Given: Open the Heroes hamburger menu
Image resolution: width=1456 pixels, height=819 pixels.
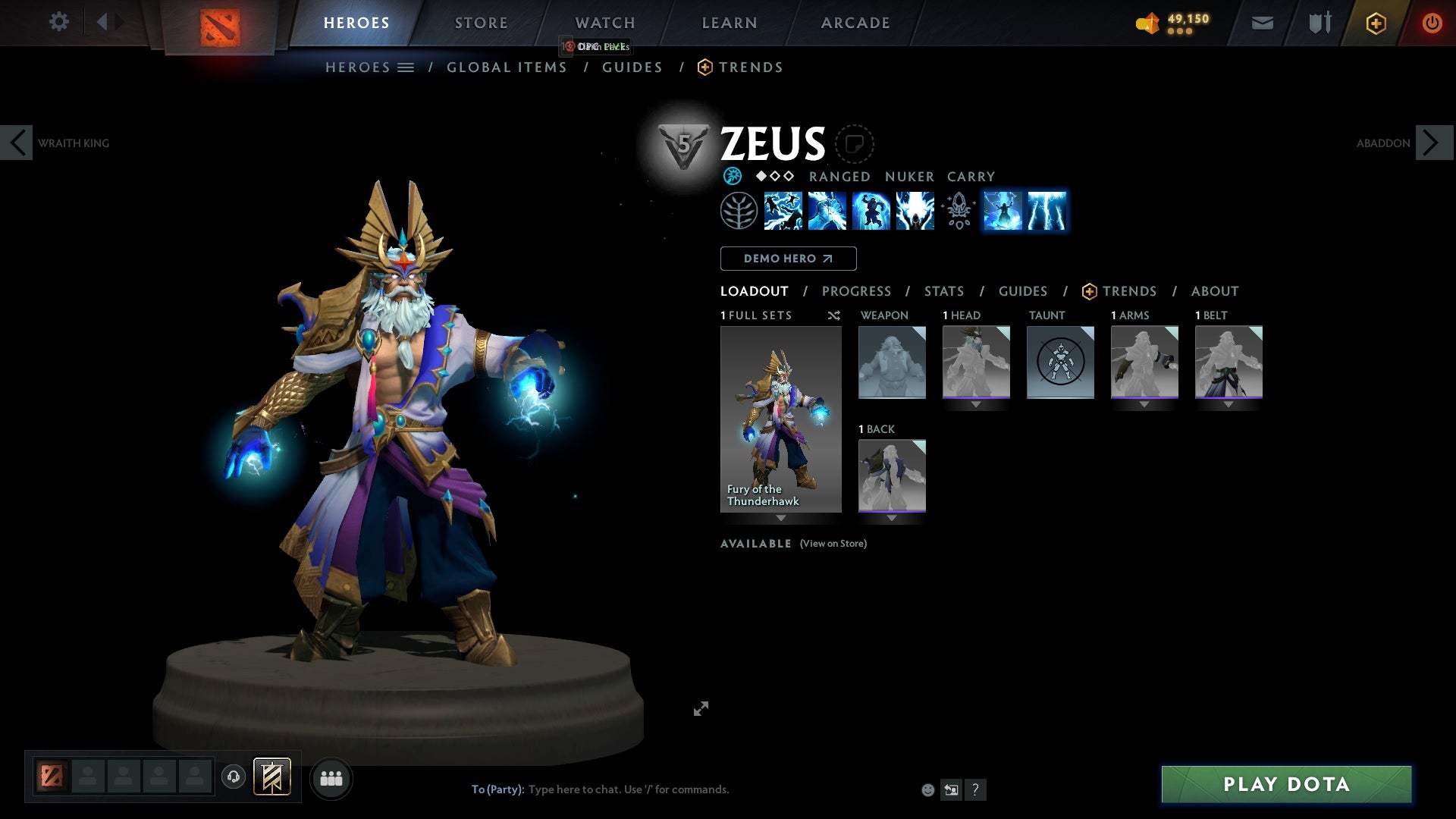Looking at the screenshot, I should coord(407,67).
